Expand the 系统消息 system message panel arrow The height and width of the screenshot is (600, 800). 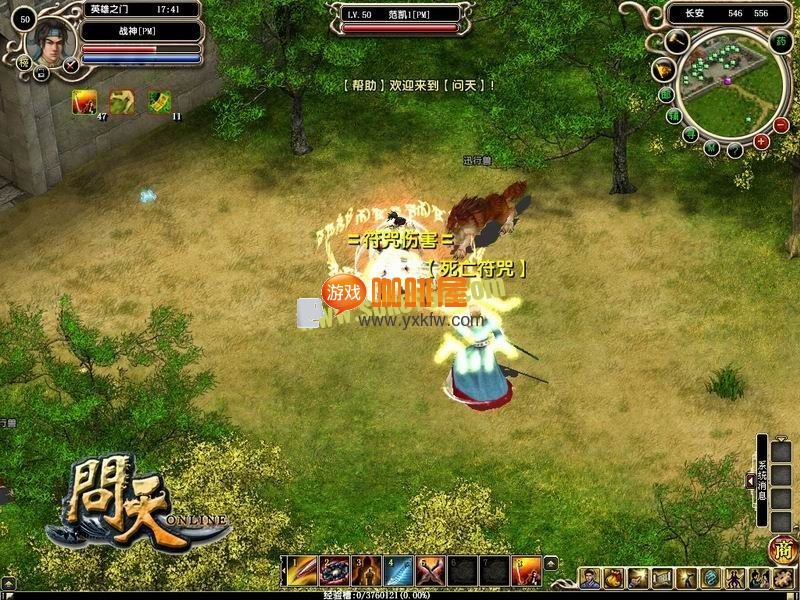pos(750,481)
